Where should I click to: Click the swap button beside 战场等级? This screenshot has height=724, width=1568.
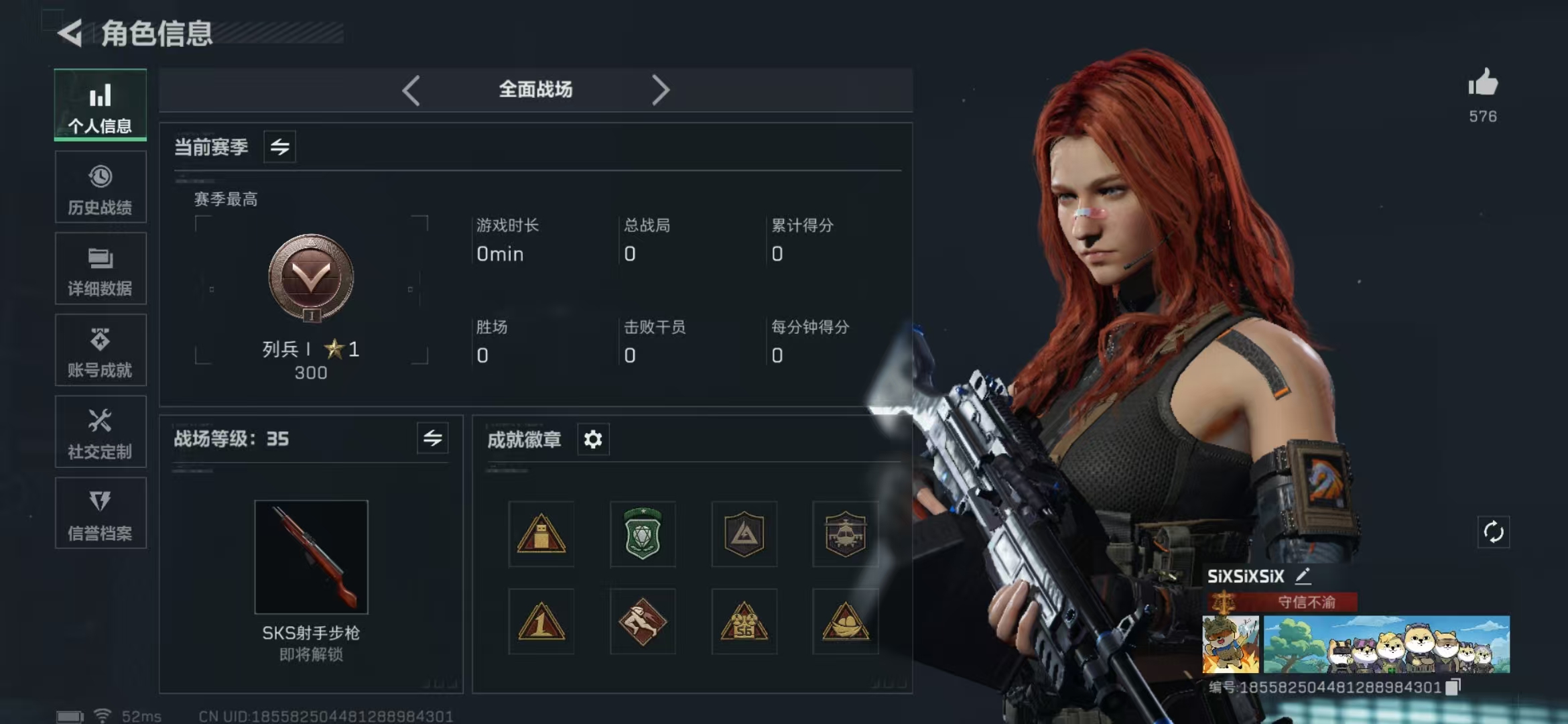432,438
